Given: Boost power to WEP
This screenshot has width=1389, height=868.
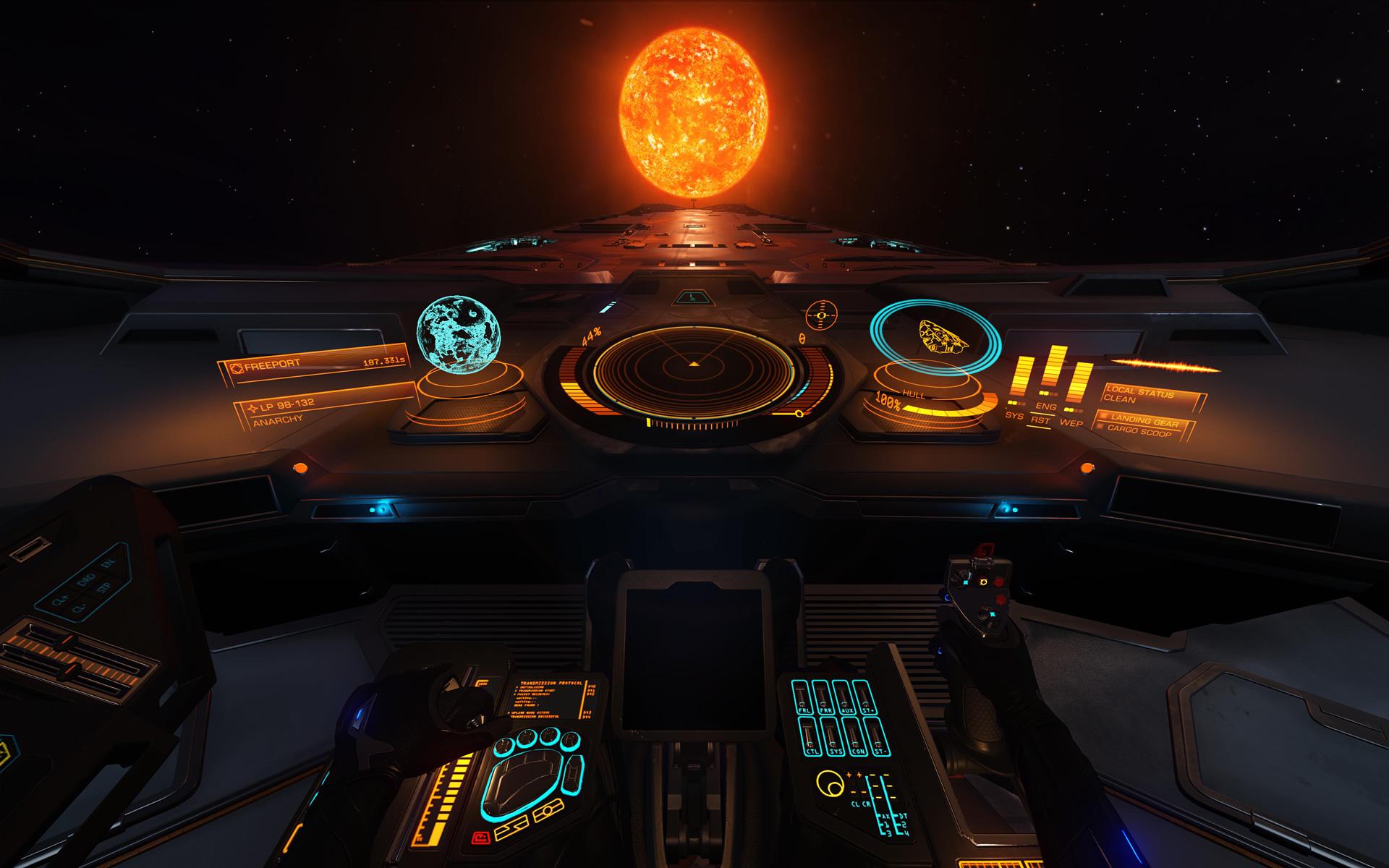Looking at the screenshot, I should pyautogui.click(x=1071, y=422).
